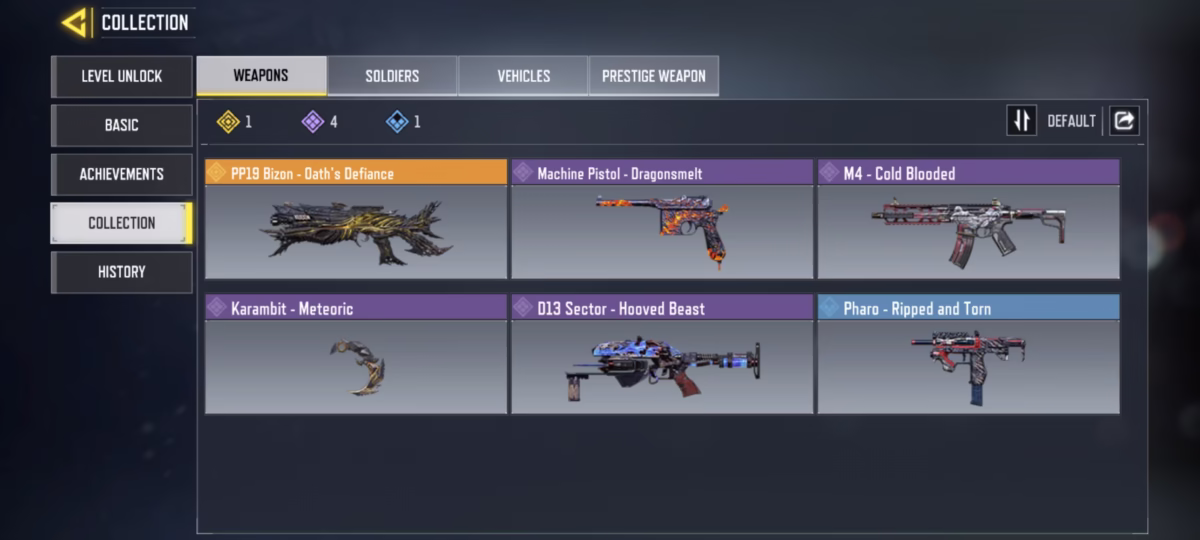Choose Machine Pistol - Dragonsmelt card

coord(662,219)
